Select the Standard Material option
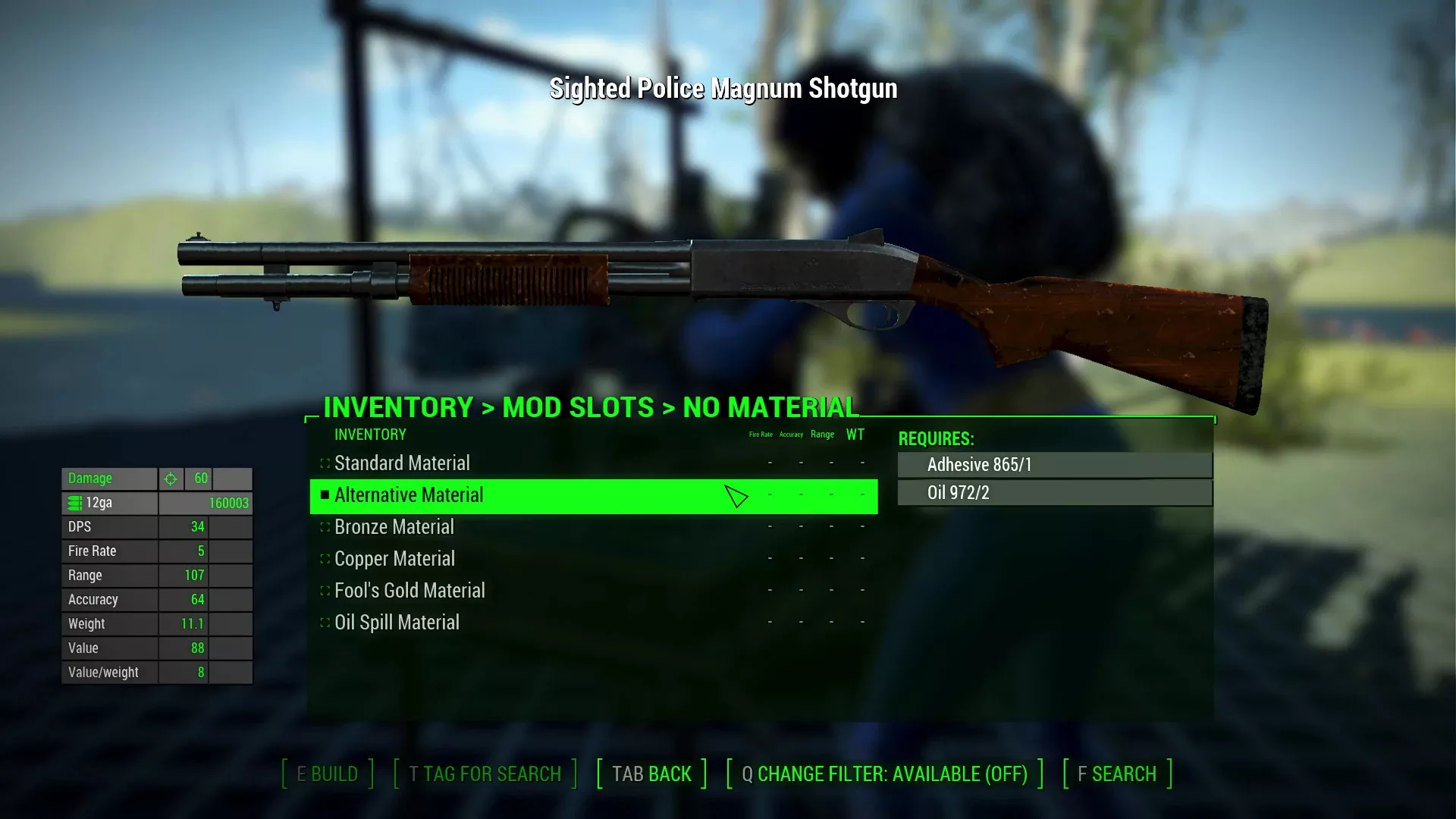This screenshot has height=819, width=1456. 402,463
